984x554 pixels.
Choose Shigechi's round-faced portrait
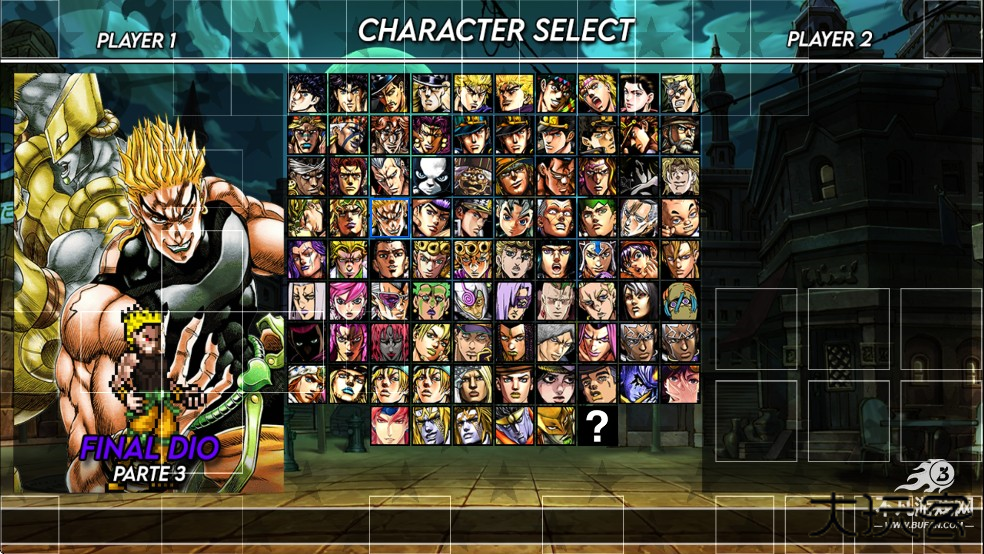[680, 218]
